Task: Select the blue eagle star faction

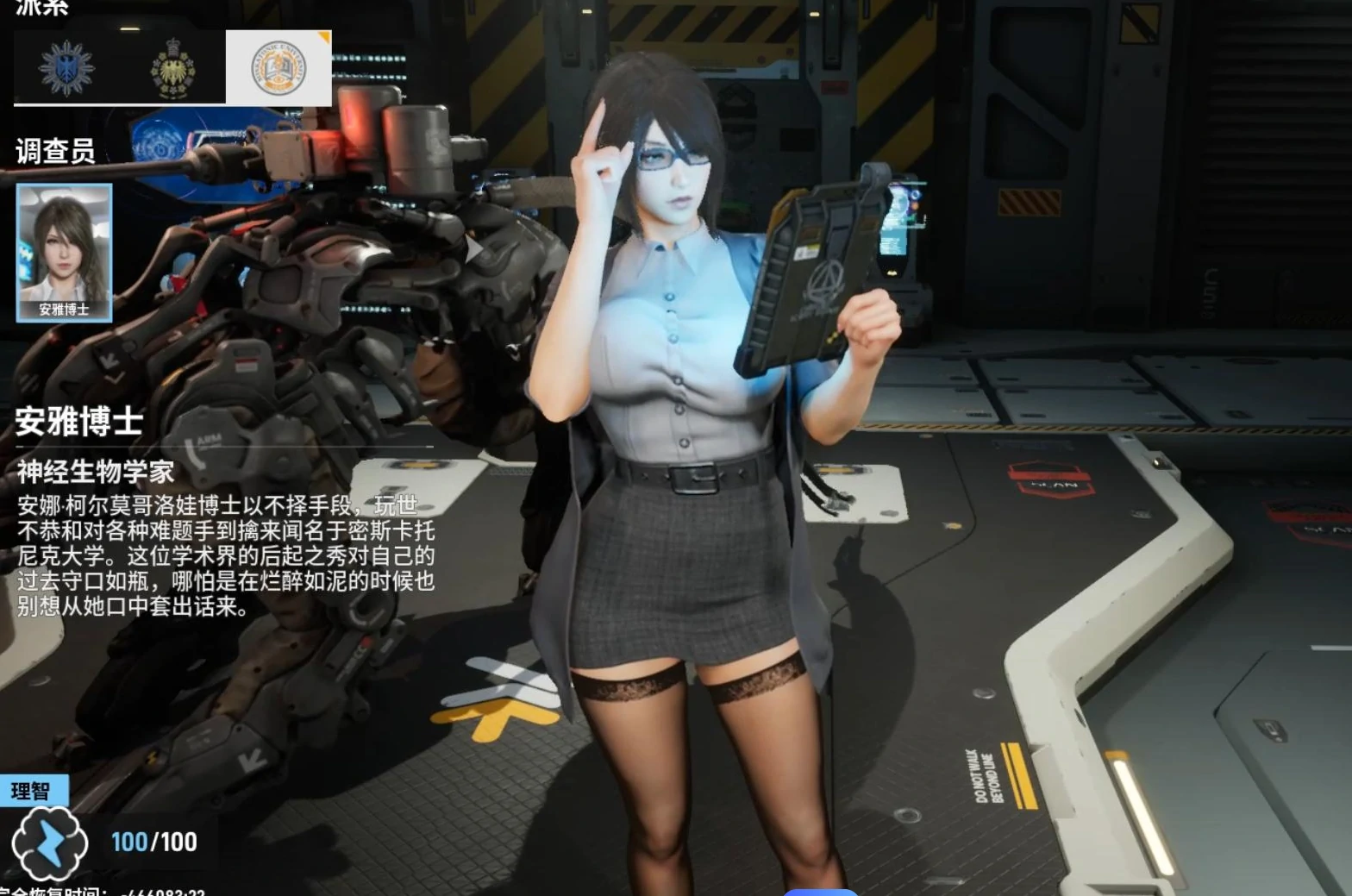Action: click(x=66, y=68)
